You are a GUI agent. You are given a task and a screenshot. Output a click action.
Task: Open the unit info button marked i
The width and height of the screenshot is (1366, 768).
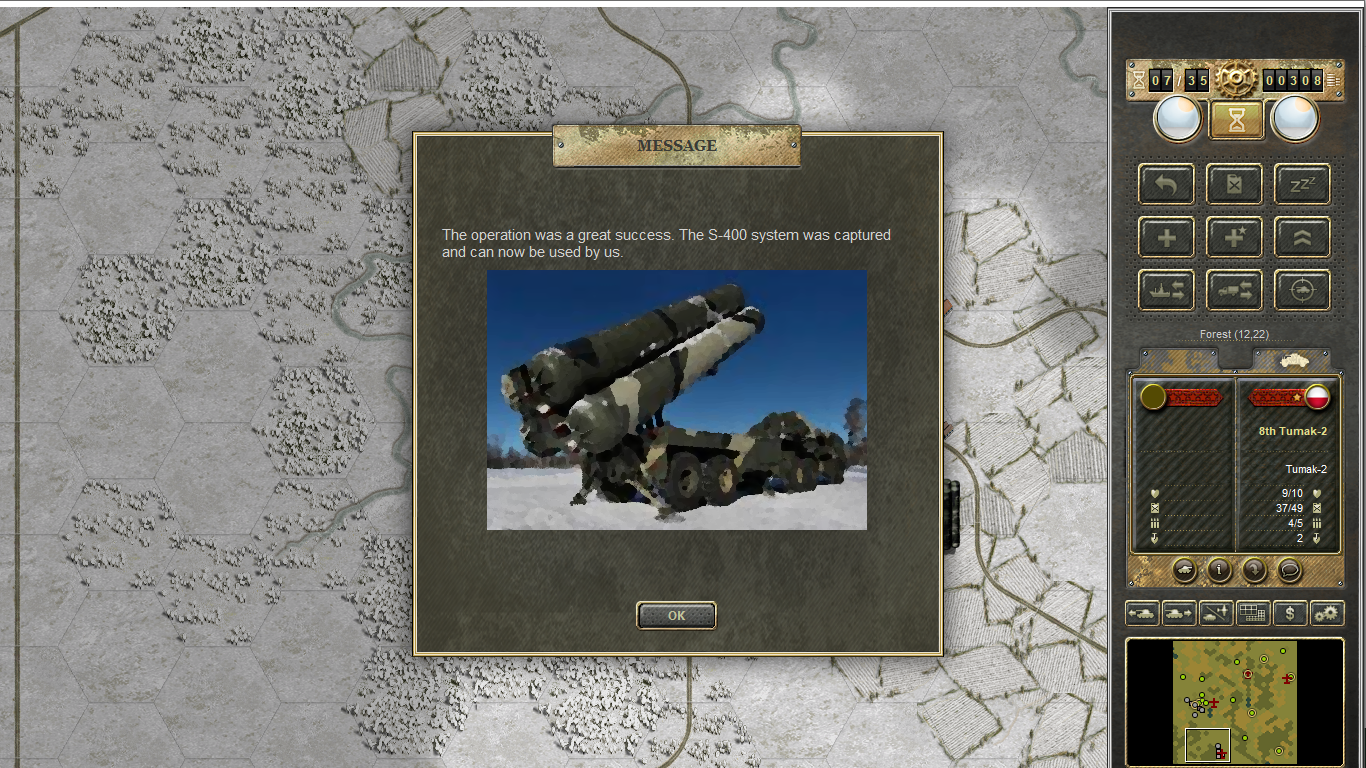(1219, 570)
